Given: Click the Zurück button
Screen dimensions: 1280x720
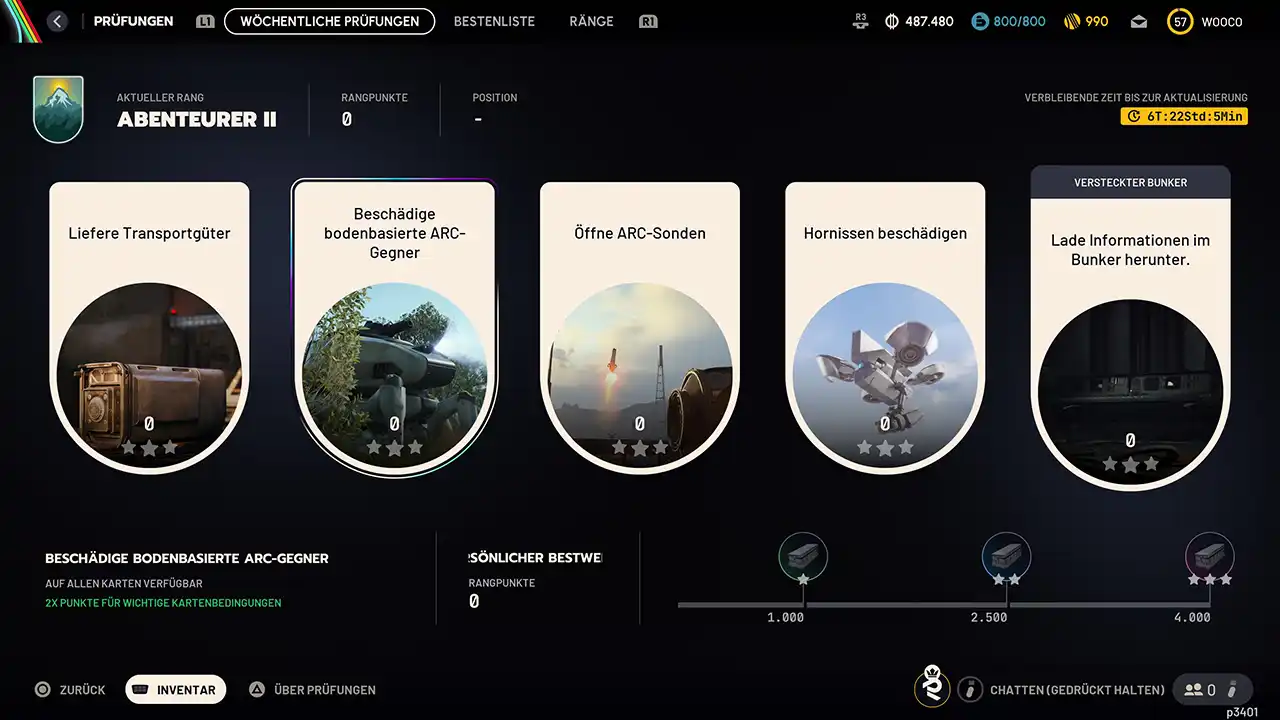Looking at the screenshot, I should point(70,690).
